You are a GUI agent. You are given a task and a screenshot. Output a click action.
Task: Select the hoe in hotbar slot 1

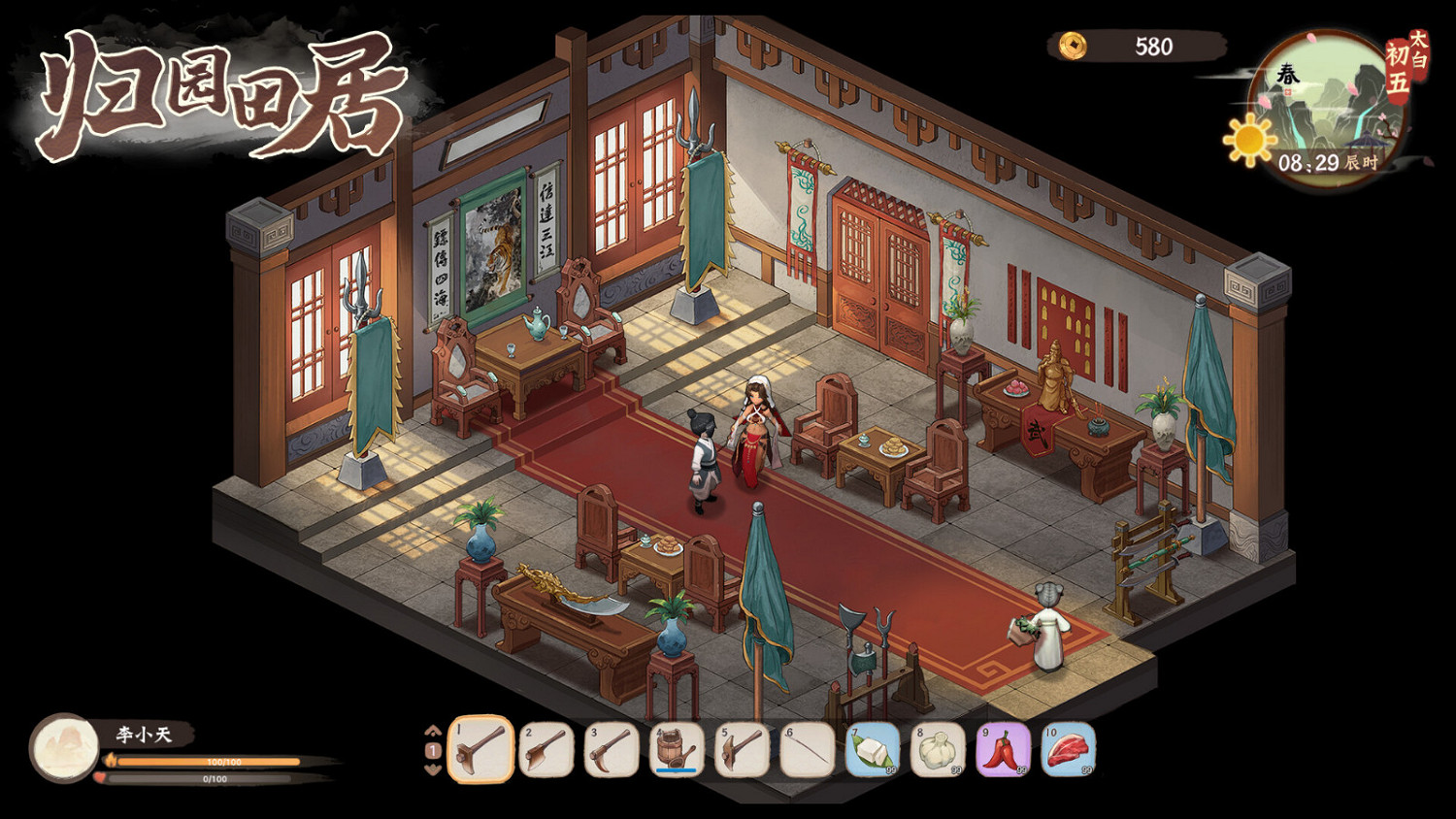pyautogui.click(x=476, y=750)
